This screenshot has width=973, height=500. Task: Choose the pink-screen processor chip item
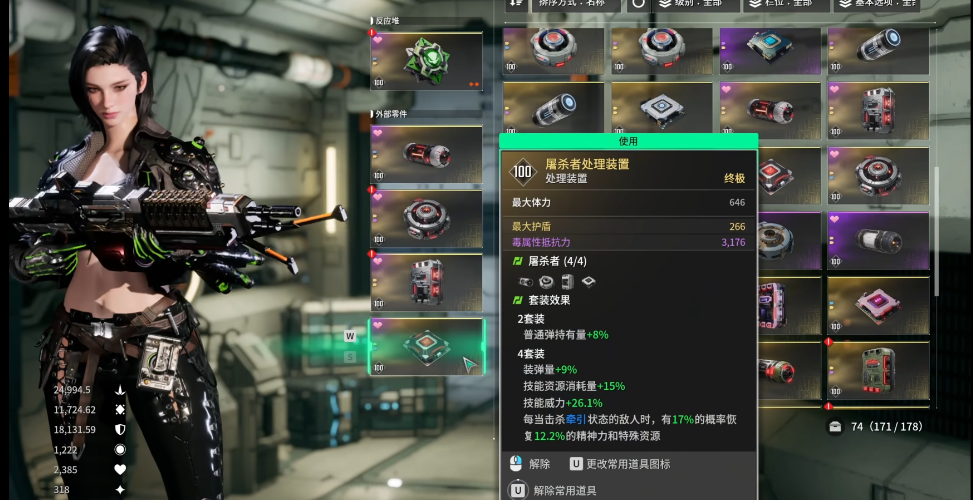pos(876,305)
